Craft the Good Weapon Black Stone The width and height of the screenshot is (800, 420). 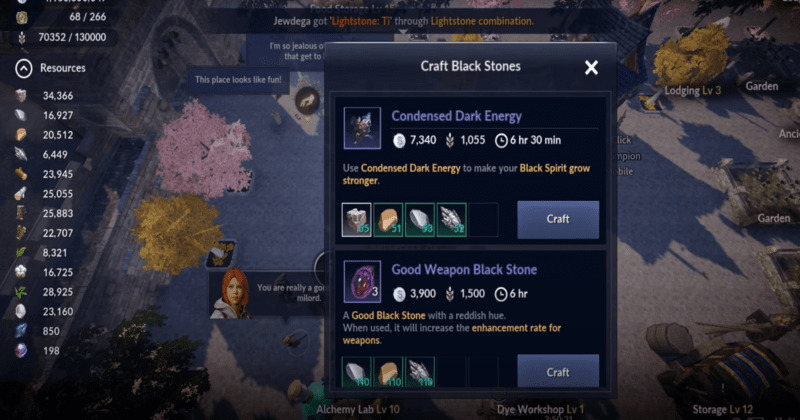point(558,372)
